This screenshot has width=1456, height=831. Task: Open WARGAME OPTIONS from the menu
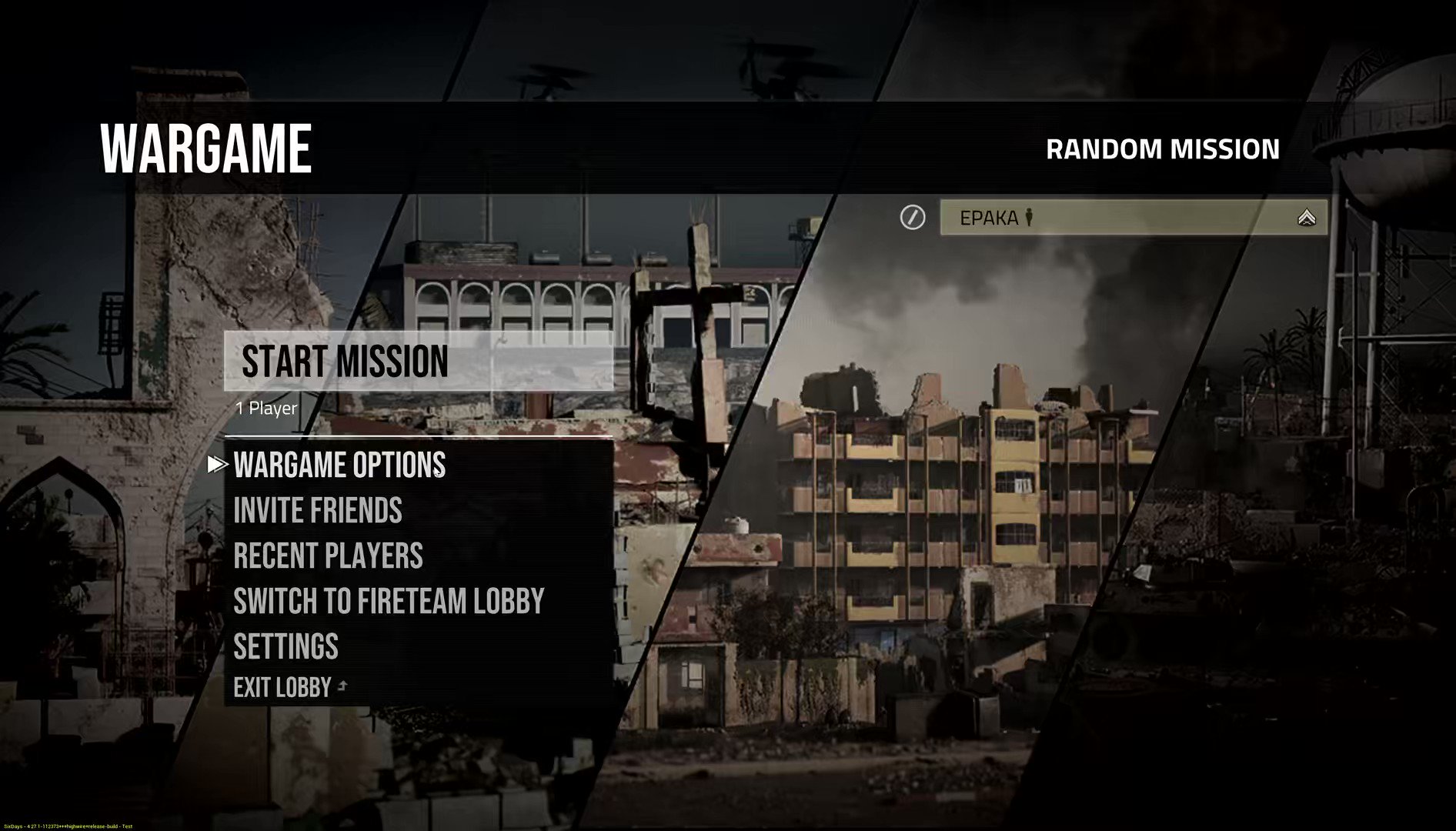339,465
